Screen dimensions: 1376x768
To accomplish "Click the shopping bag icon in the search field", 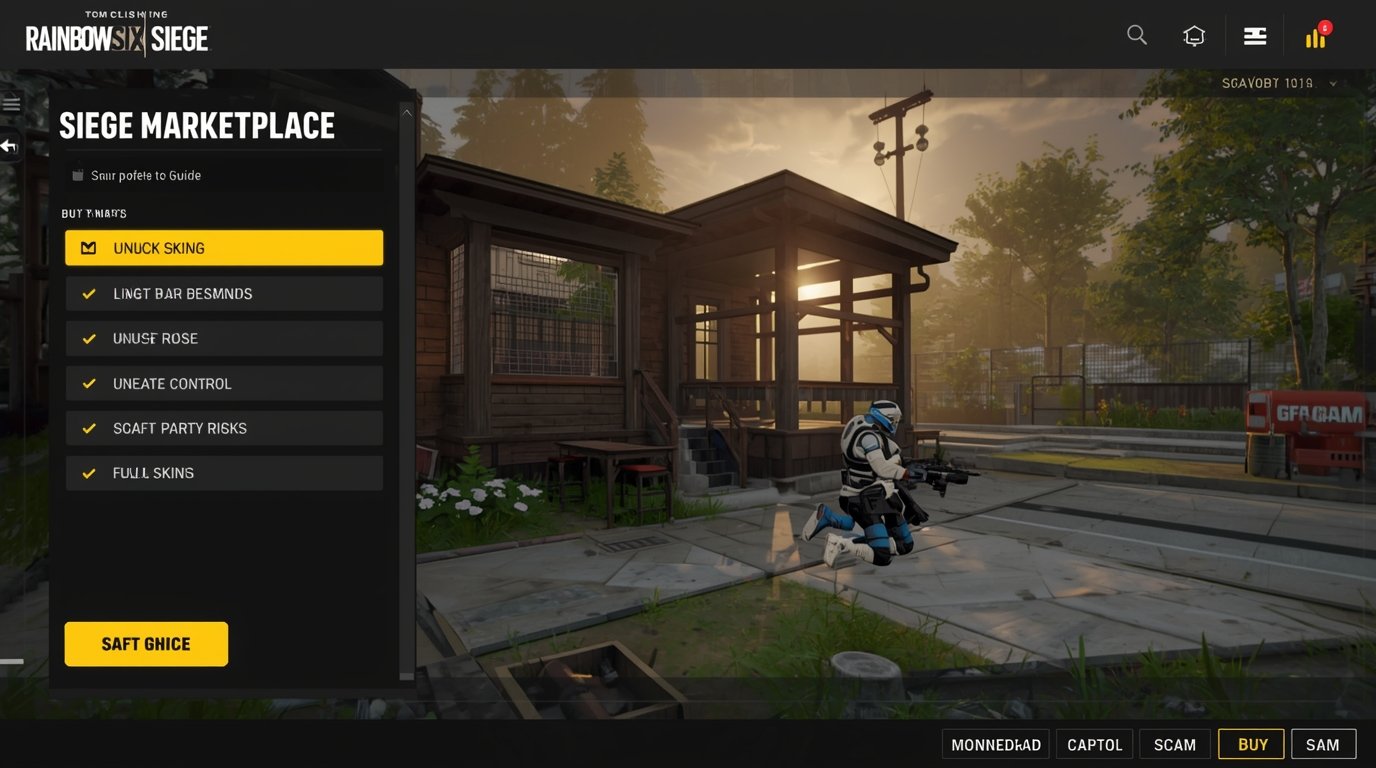I will 78,174.
